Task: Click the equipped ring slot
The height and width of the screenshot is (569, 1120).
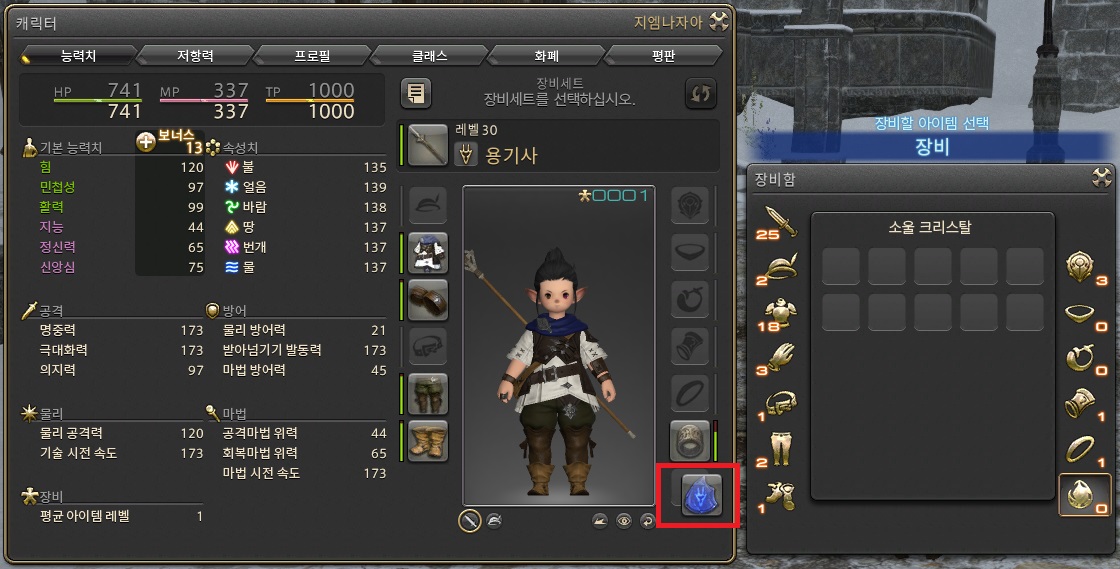Action: pyautogui.click(x=690, y=441)
